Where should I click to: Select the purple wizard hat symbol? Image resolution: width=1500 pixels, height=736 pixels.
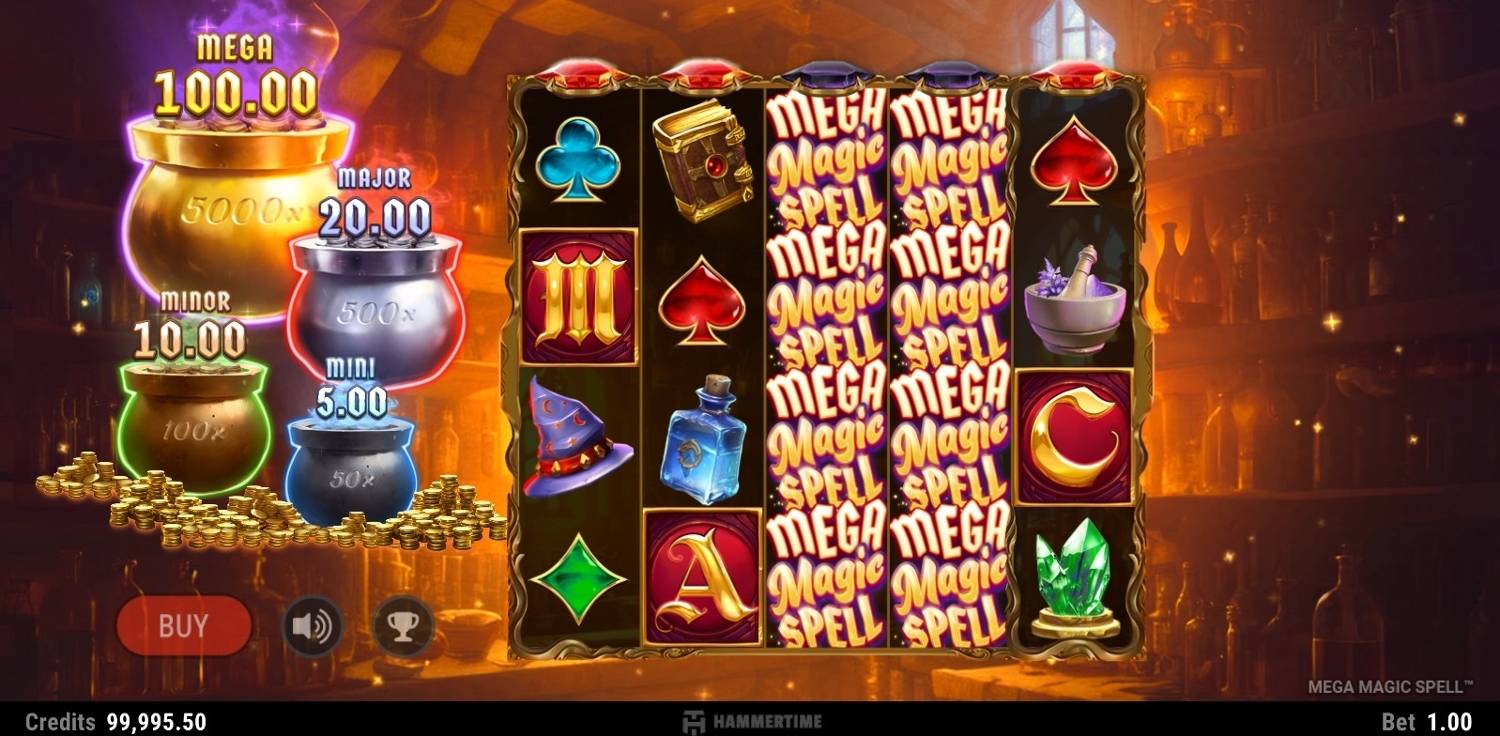pyautogui.click(x=578, y=430)
